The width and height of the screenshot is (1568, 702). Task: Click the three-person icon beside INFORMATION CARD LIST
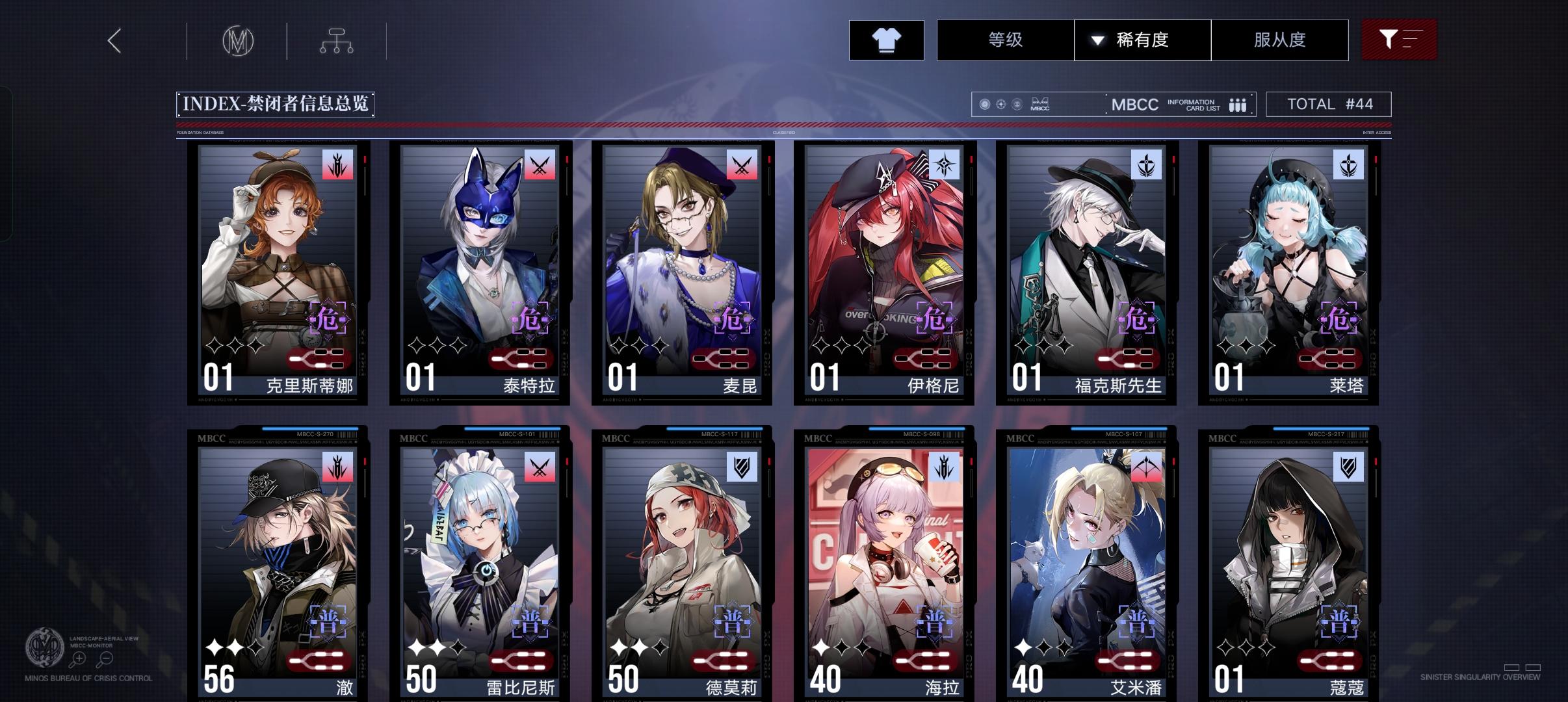pos(1237,104)
